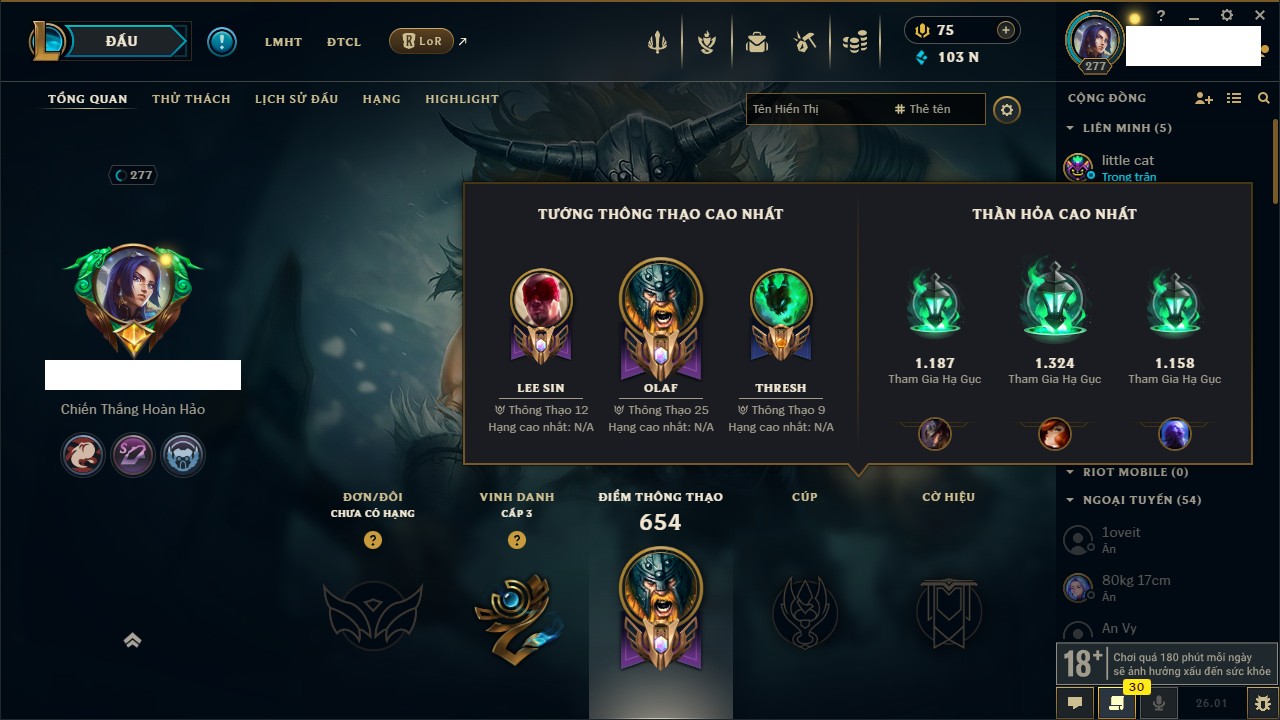Open the add friend icon
Image resolution: width=1280 pixels, height=720 pixels.
tap(1204, 98)
